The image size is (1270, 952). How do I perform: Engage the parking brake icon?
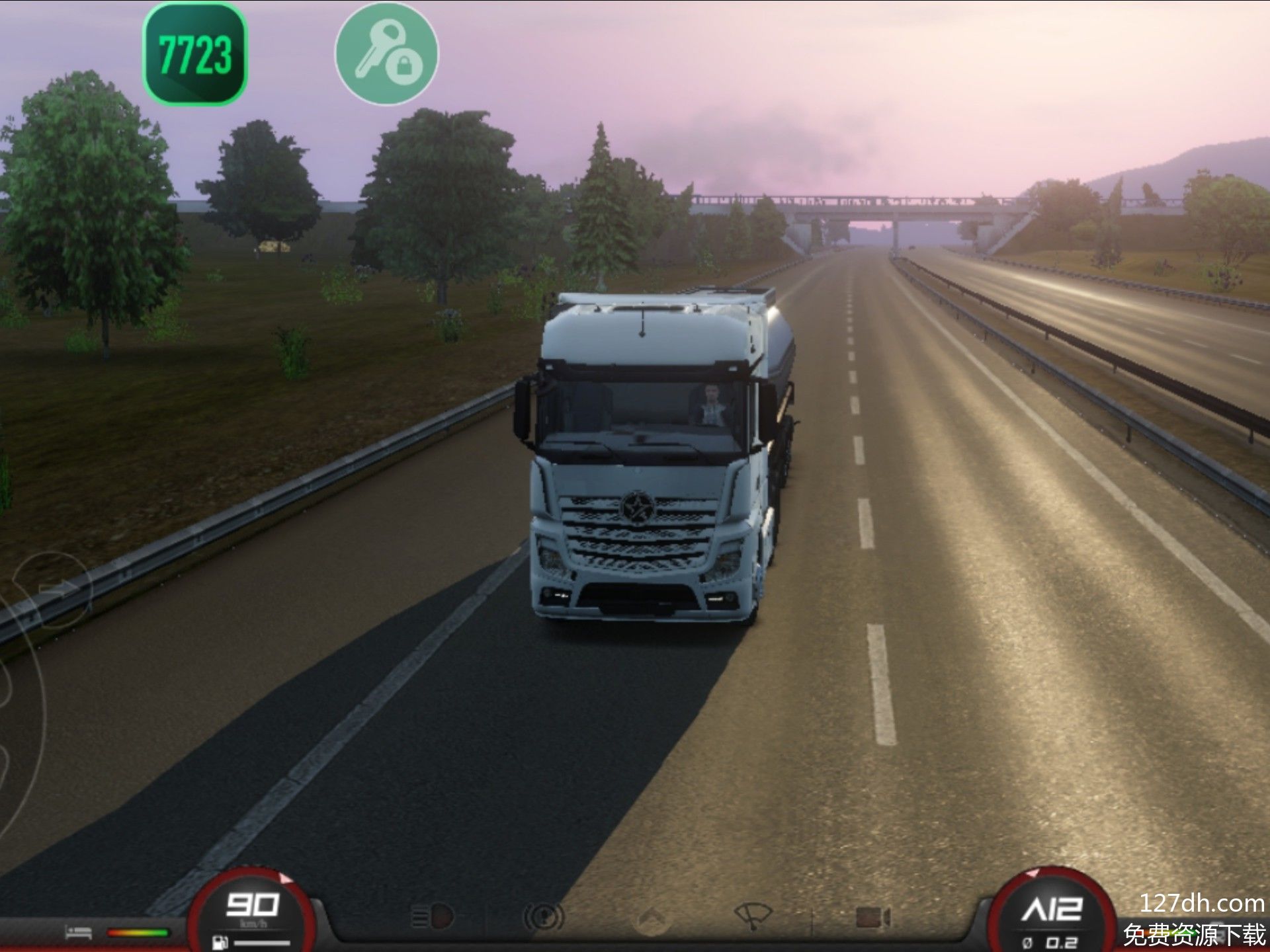544,917
